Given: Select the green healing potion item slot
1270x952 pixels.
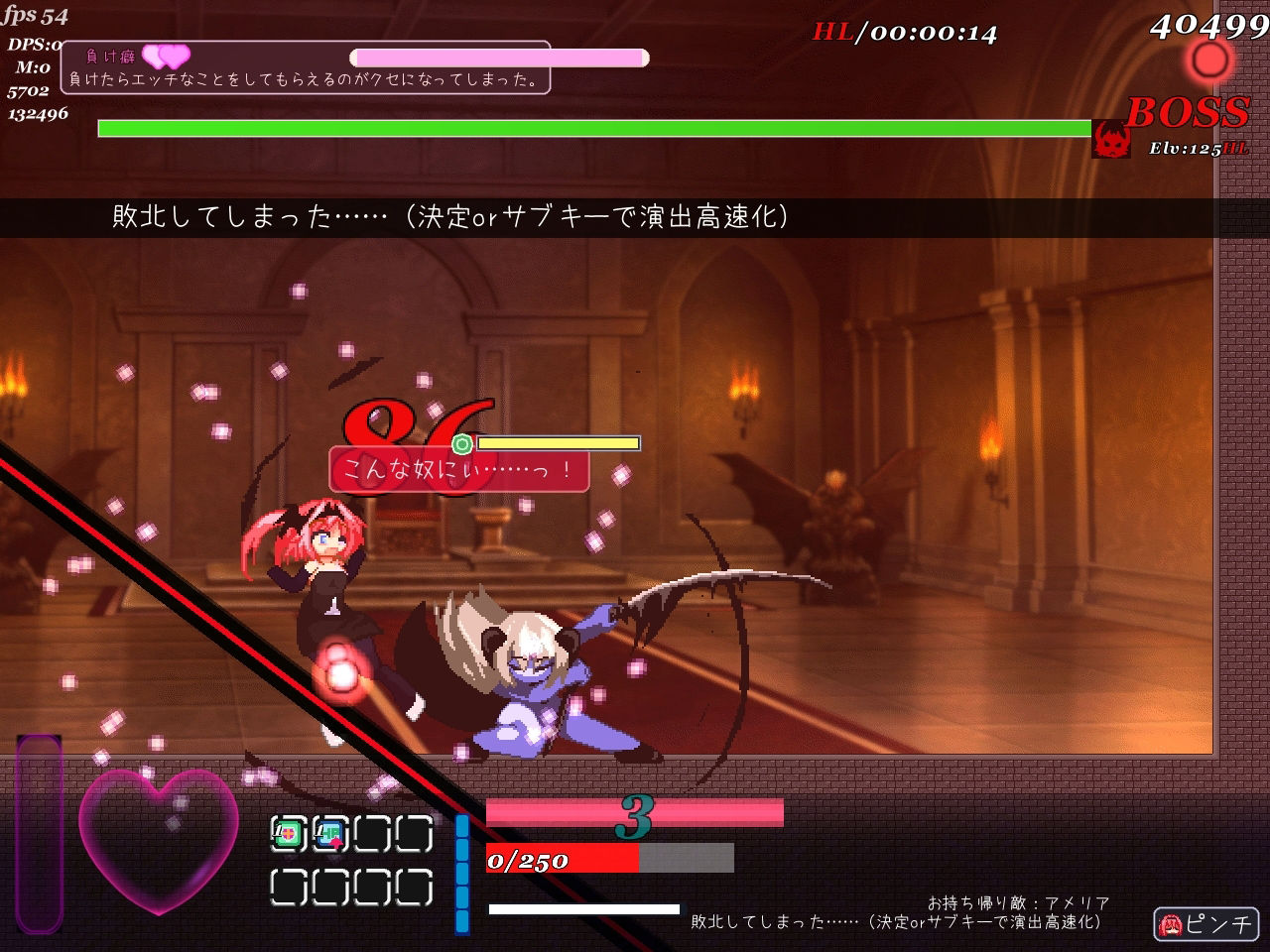Looking at the screenshot, I should (288, 833).
